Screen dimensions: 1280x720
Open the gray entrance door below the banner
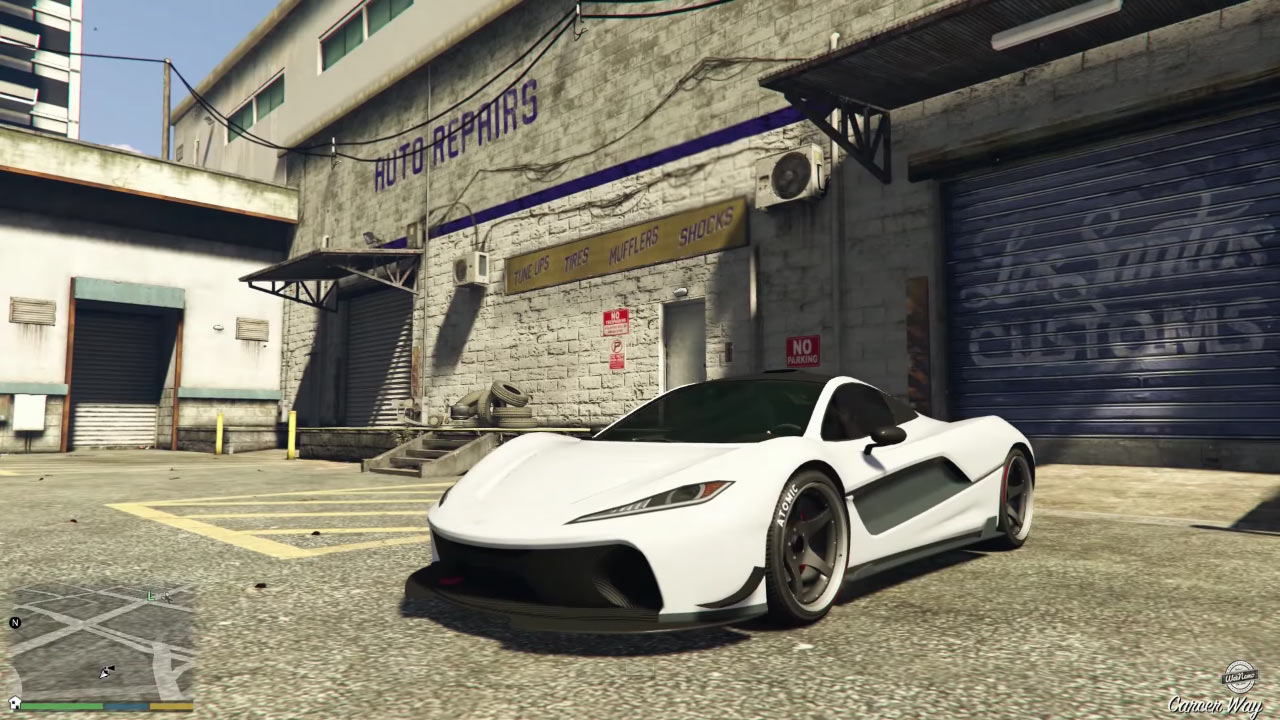point(682,330)
